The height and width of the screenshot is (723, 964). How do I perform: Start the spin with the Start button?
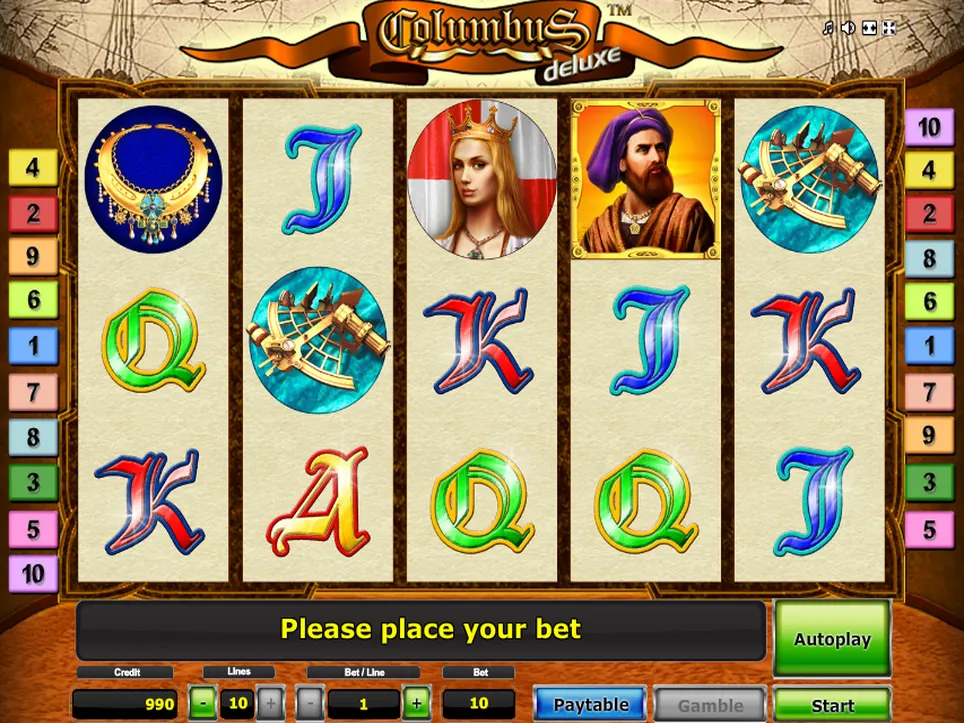click(x=832, y=705)
